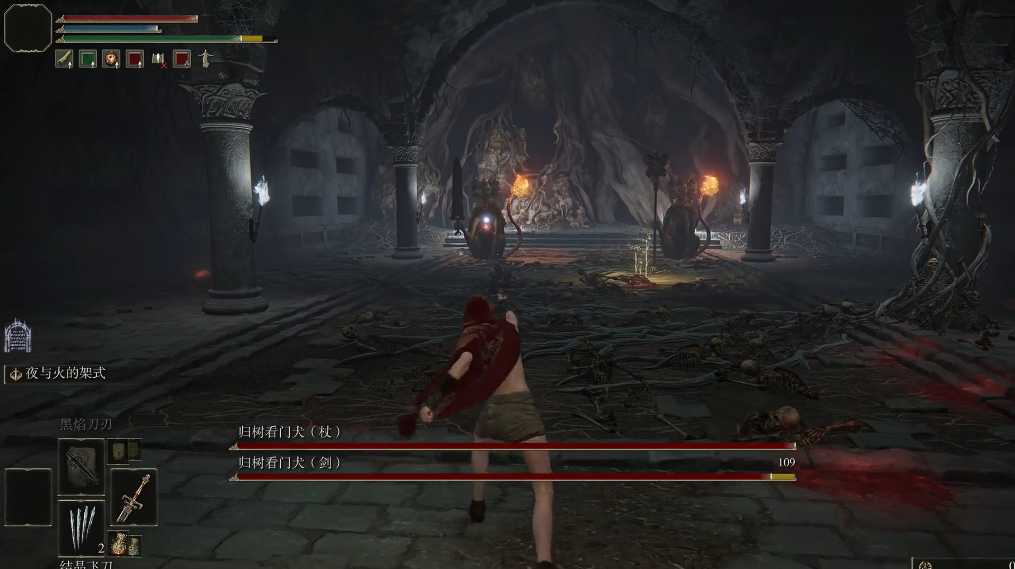
Task: Click the compass frame in the corner
Action: [x=27, y=28]
